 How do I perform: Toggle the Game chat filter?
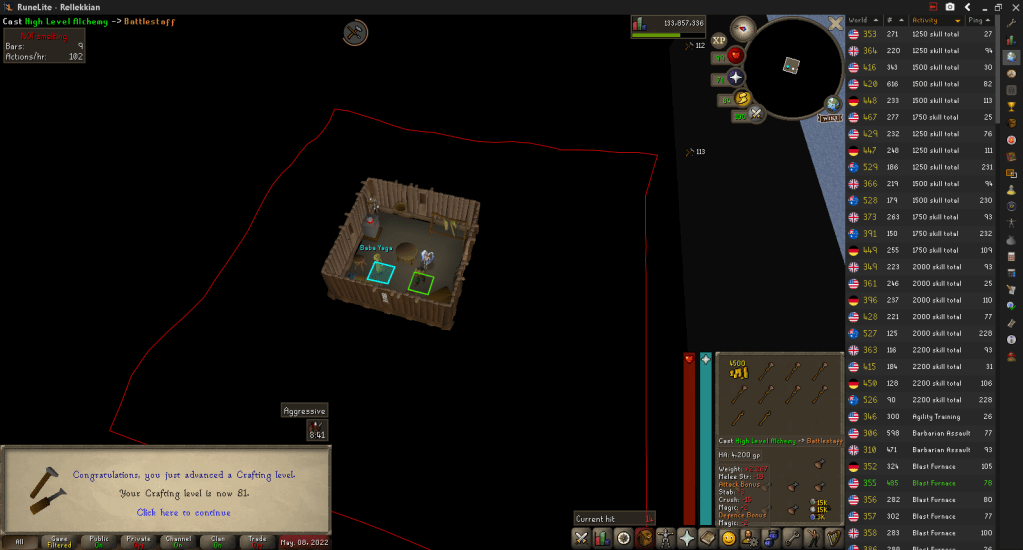[x=59, y=540]
